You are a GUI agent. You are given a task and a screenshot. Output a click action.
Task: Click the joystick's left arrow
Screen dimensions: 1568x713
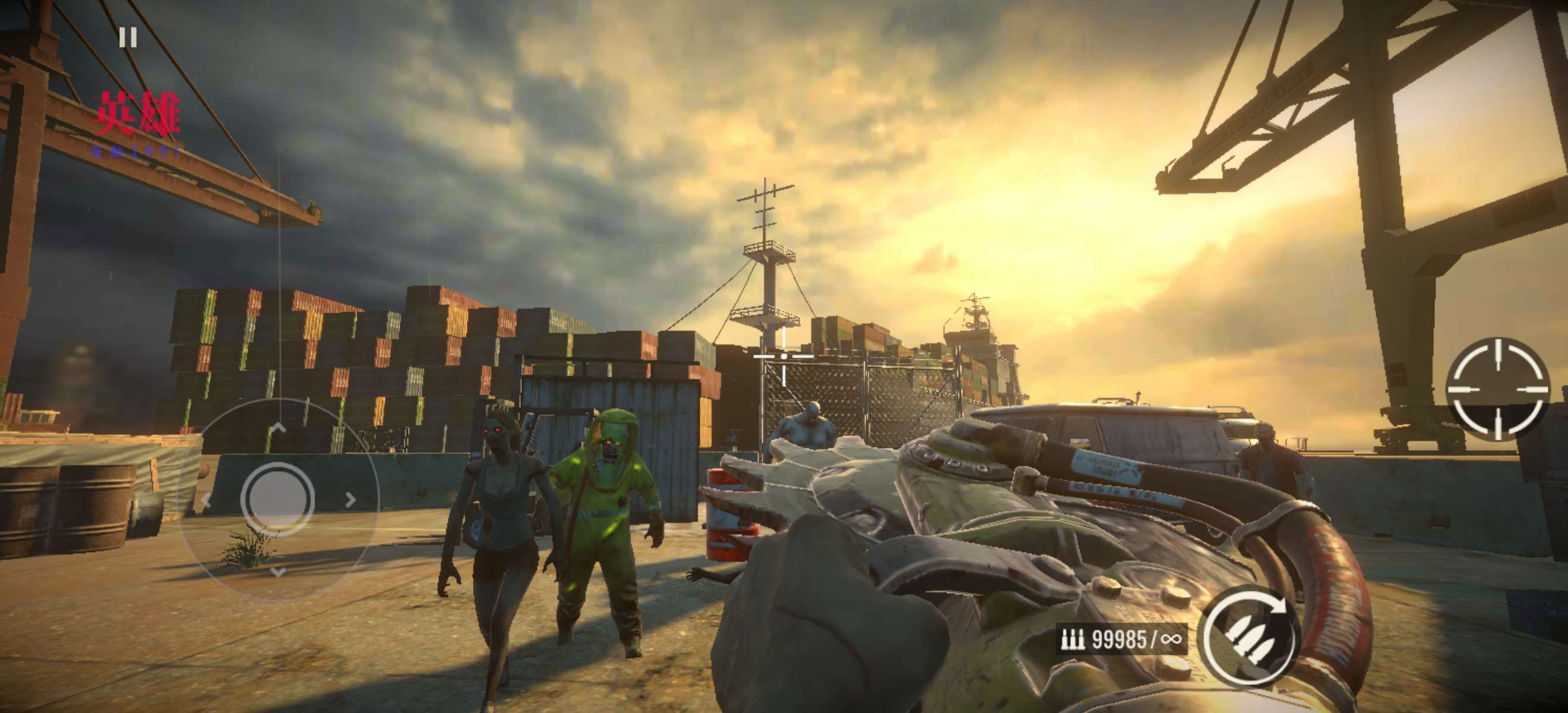point(206,500)
